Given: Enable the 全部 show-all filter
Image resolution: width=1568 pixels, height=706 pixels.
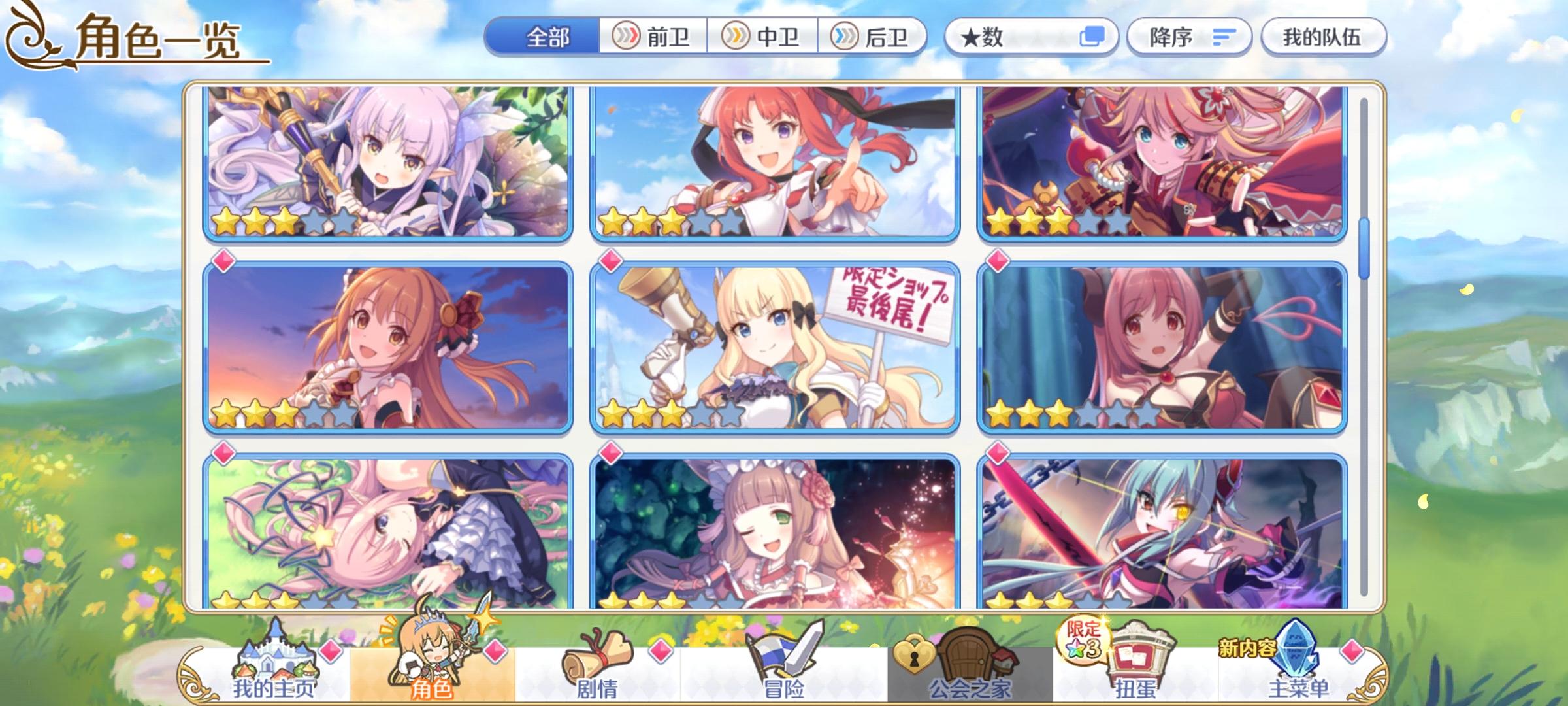Looking at the screenshot, I should (547, 37).
